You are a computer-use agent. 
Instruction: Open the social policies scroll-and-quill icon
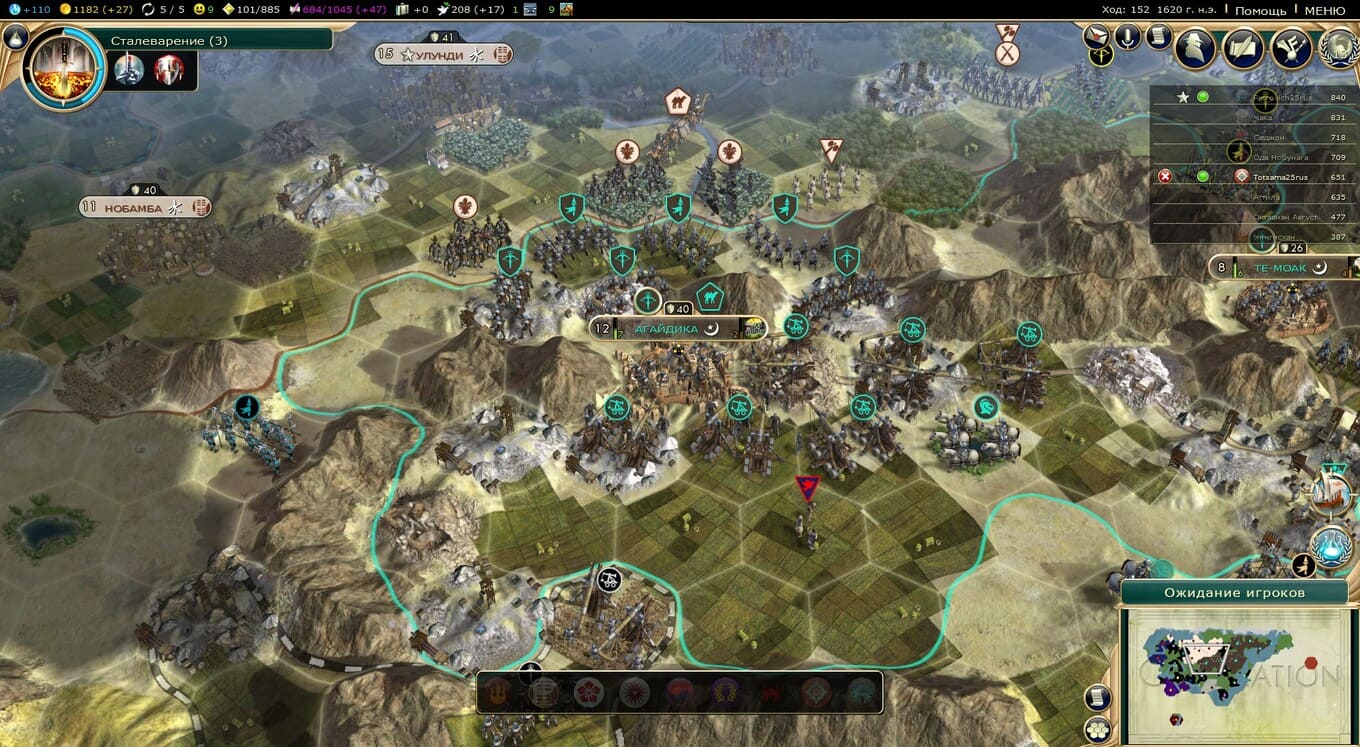tap(1243, 48)
